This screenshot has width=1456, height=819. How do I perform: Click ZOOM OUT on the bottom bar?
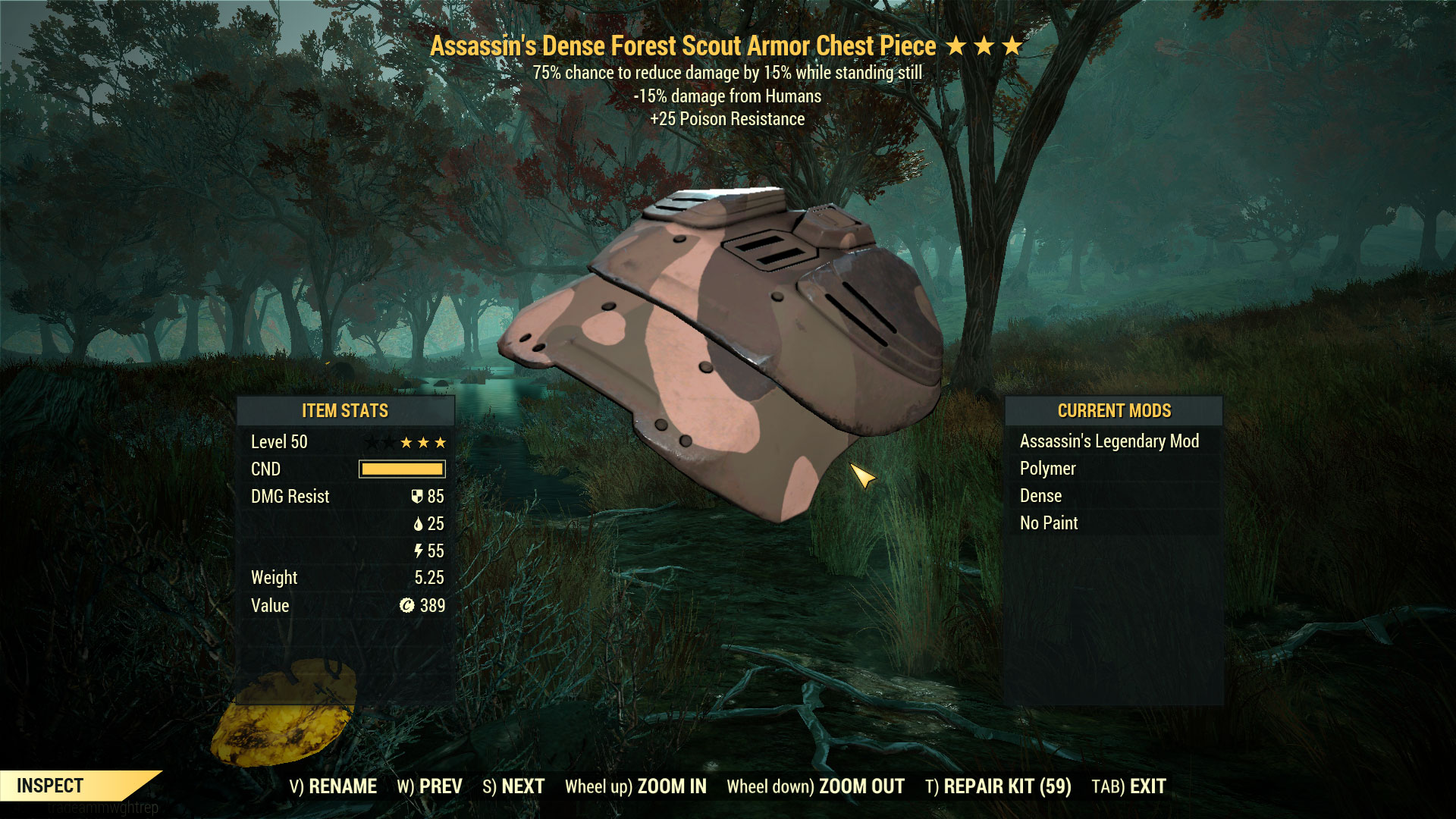[815, 786]
